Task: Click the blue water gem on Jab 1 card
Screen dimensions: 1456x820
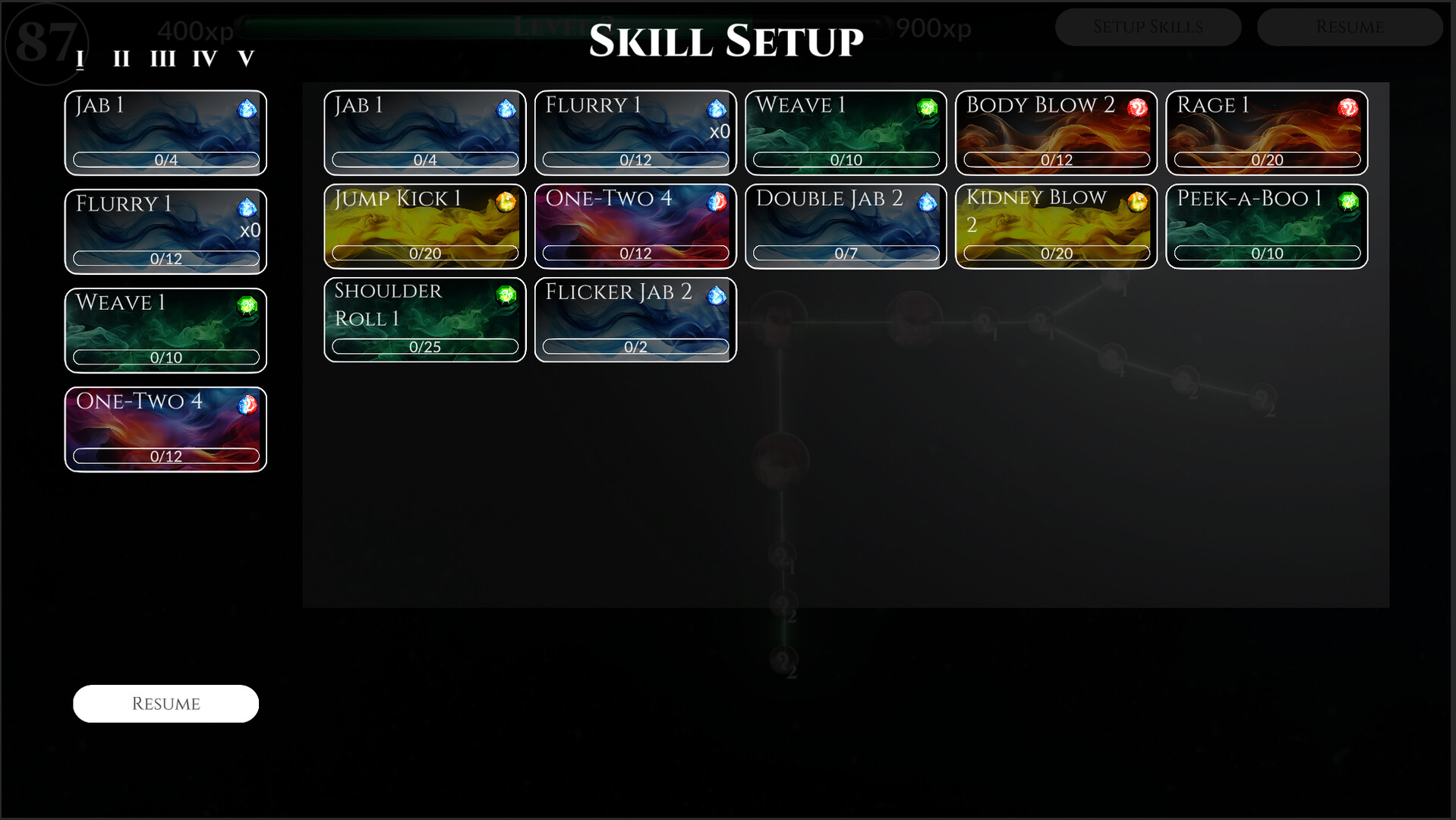Action: click(505, 109)
